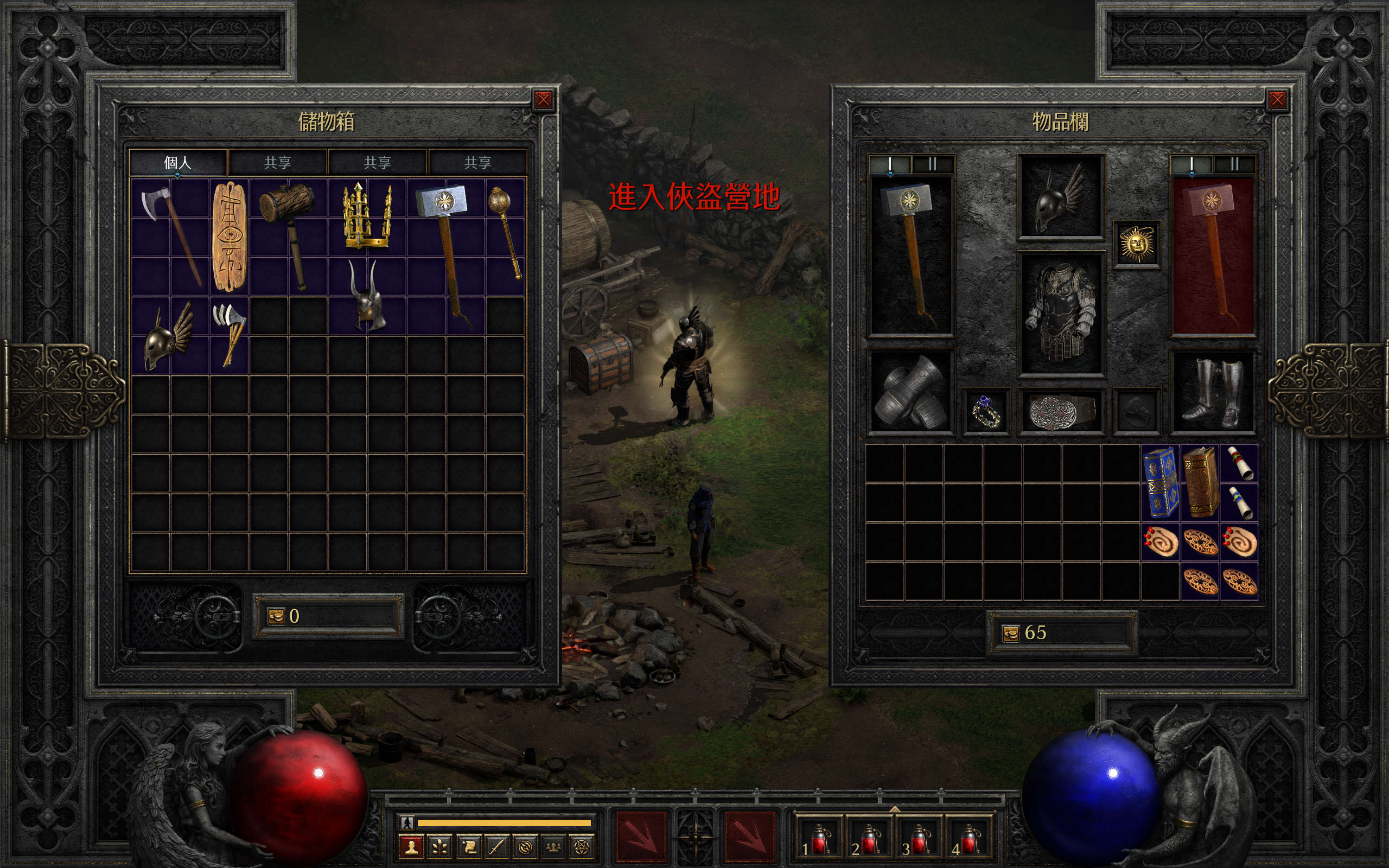This screenshot has width=1389, height=868.
Task: Close the stash window
Action: pos(543,100)
